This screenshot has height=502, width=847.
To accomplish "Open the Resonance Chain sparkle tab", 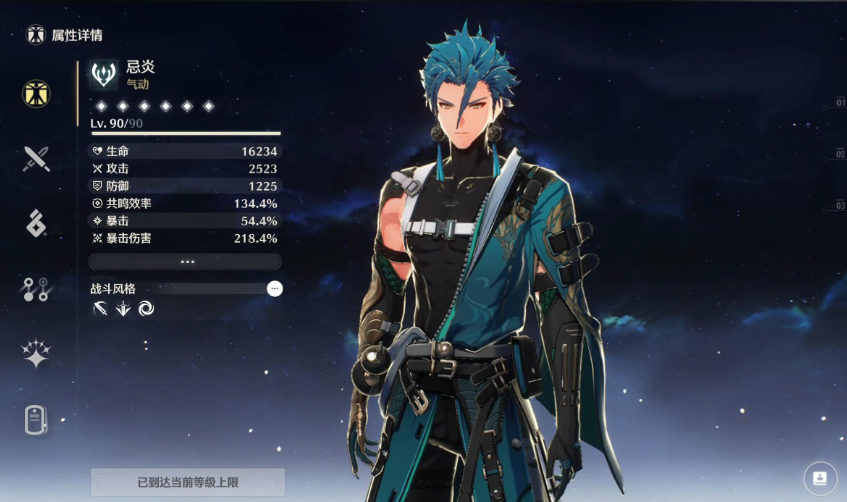I will point(36,354).
